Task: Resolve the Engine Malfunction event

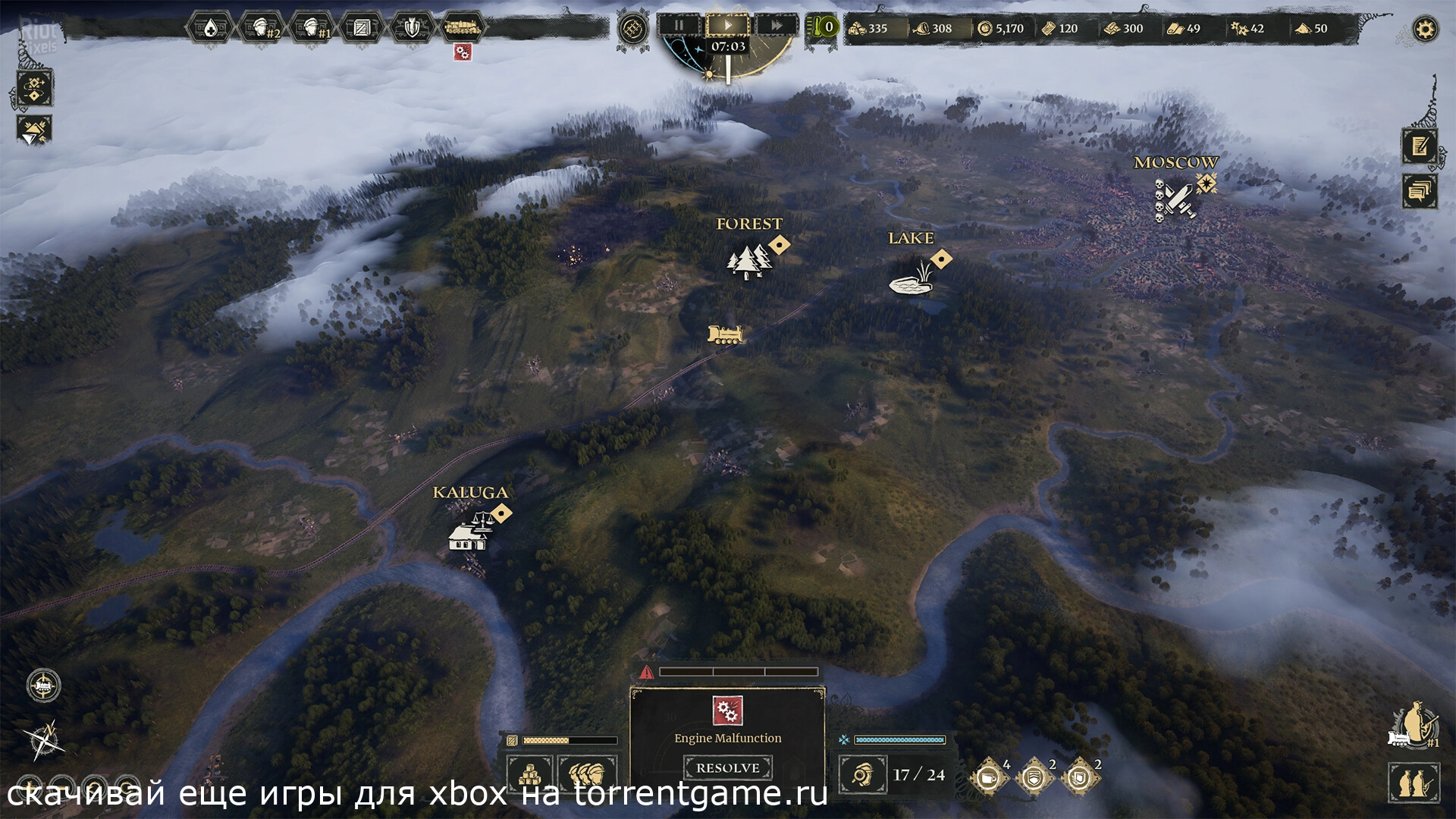Action: click(x=727, y=767)
